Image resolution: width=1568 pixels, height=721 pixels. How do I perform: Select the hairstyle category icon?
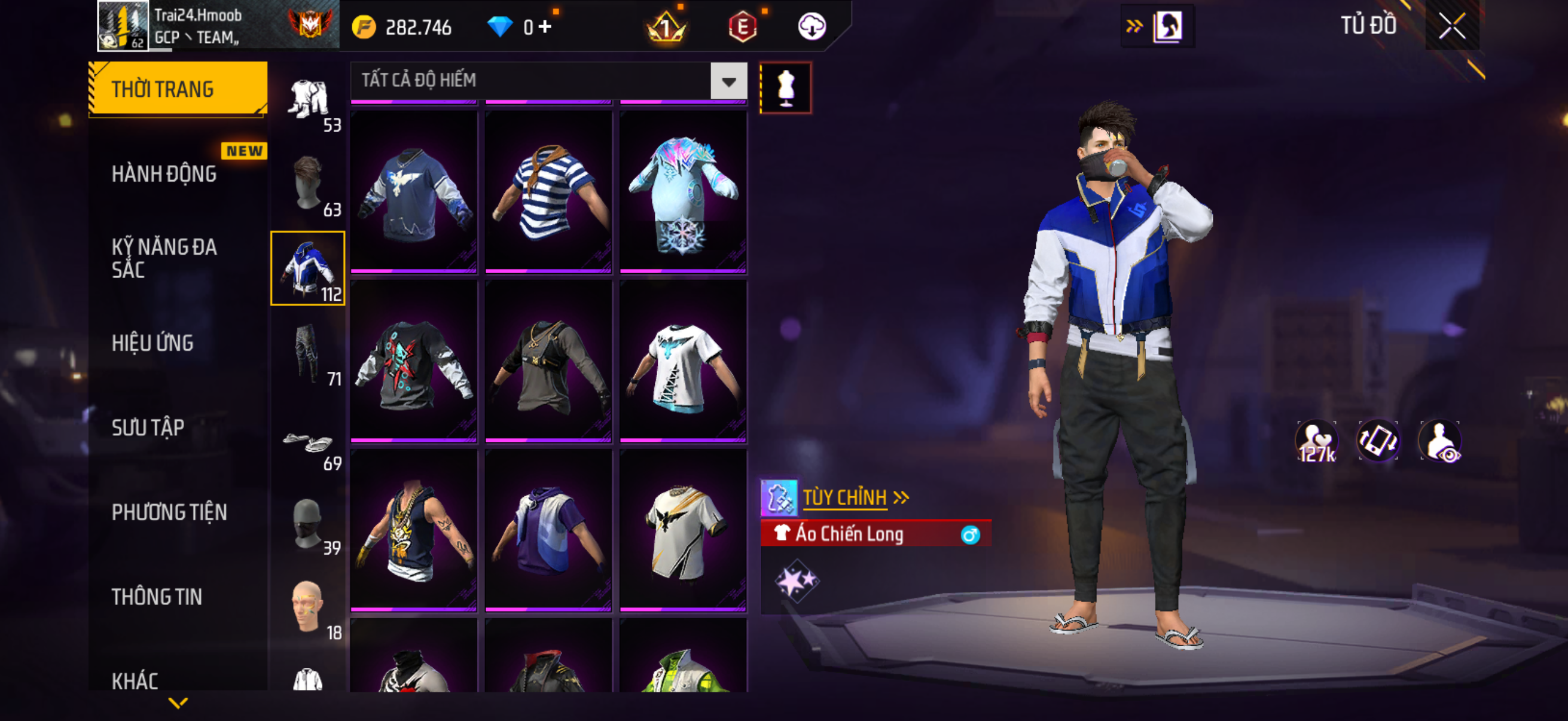308,184
